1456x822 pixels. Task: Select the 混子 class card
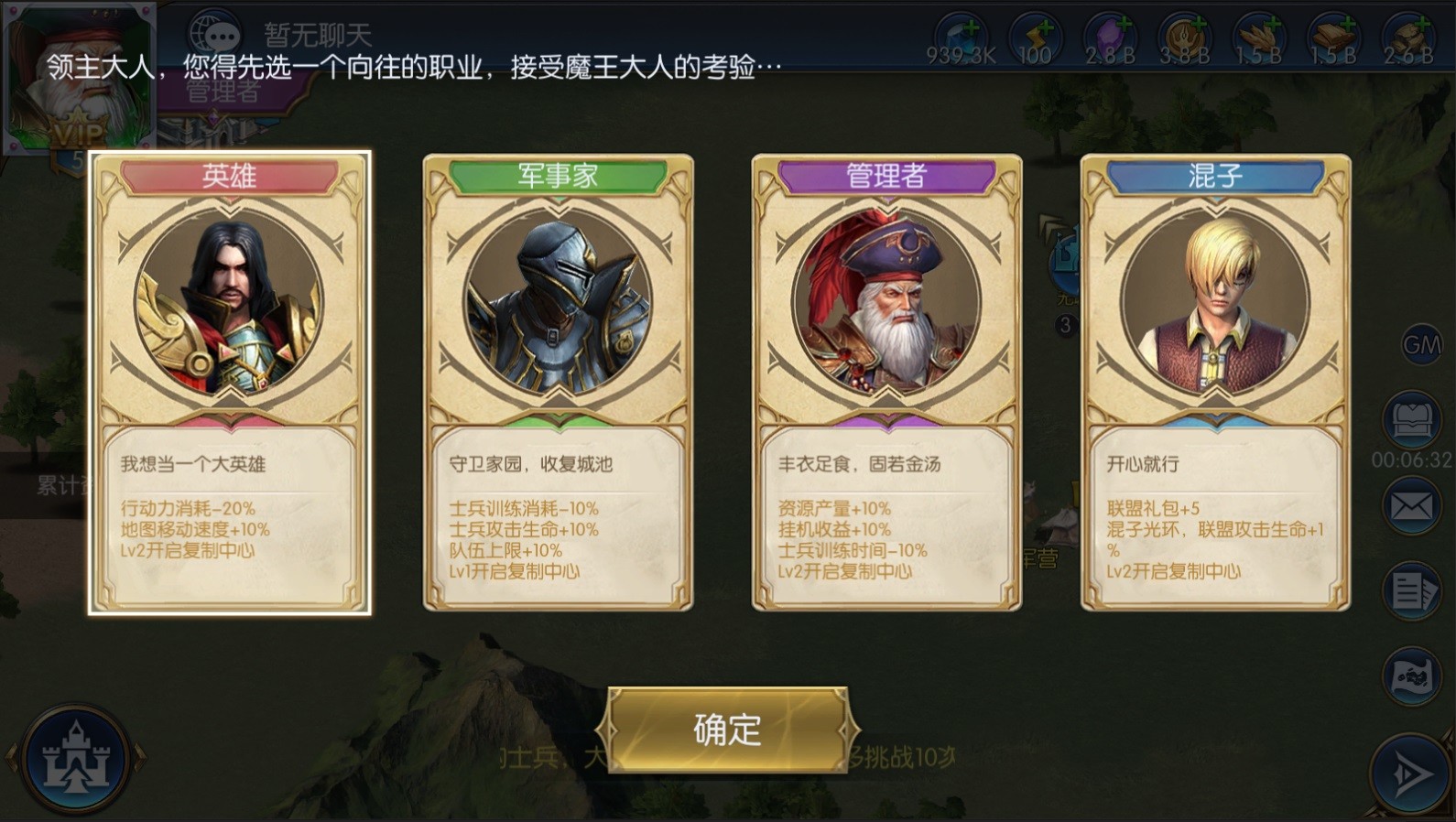(1213, 380)
